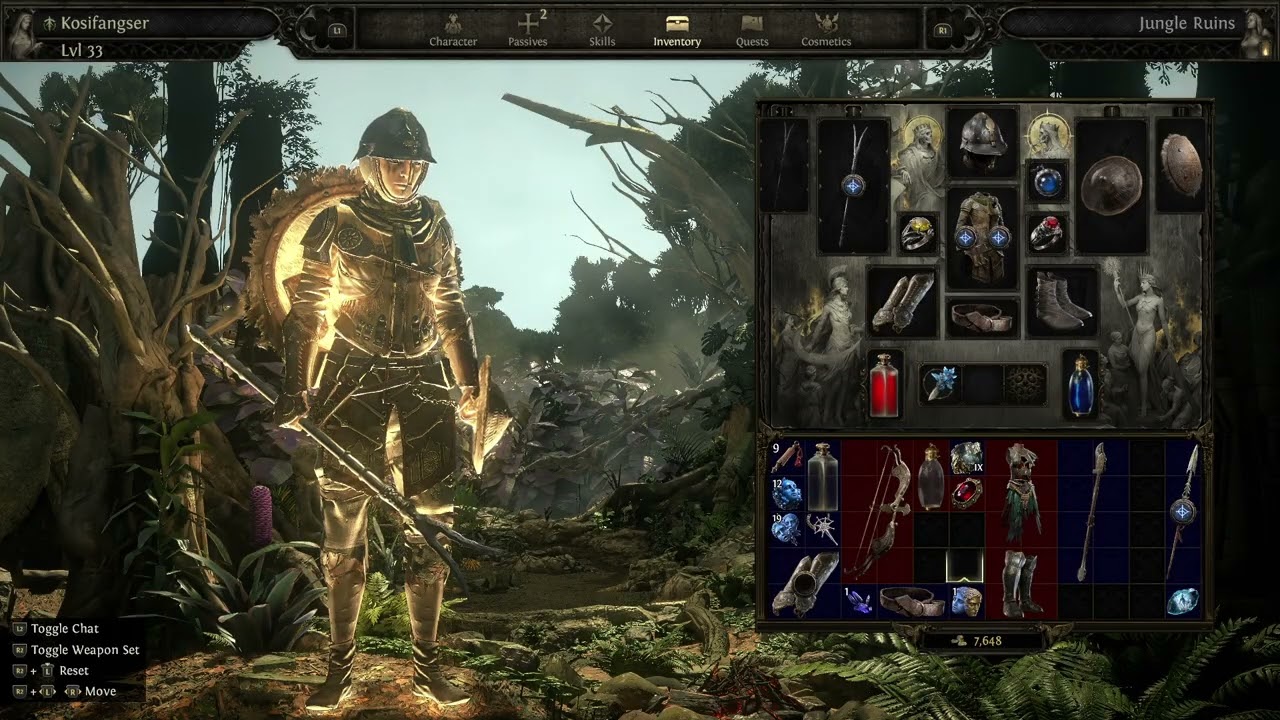Select the equipped red gem ring
This screenshot has height=720, width=1280.
(x=1047, y=233)
